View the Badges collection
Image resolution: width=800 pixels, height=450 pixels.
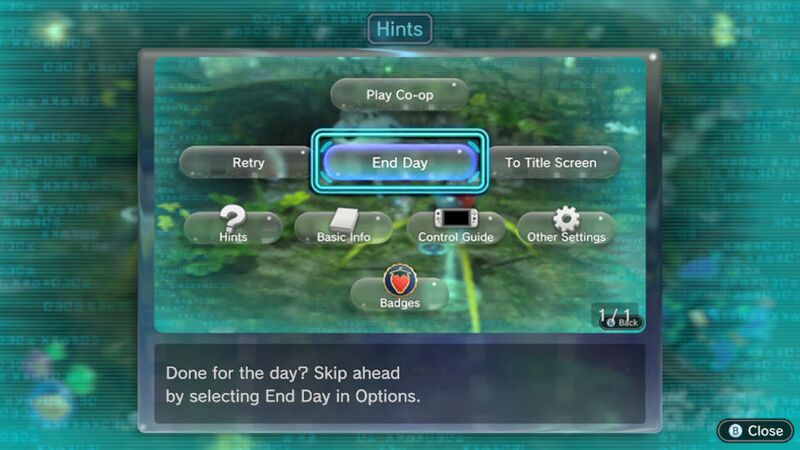399,291
